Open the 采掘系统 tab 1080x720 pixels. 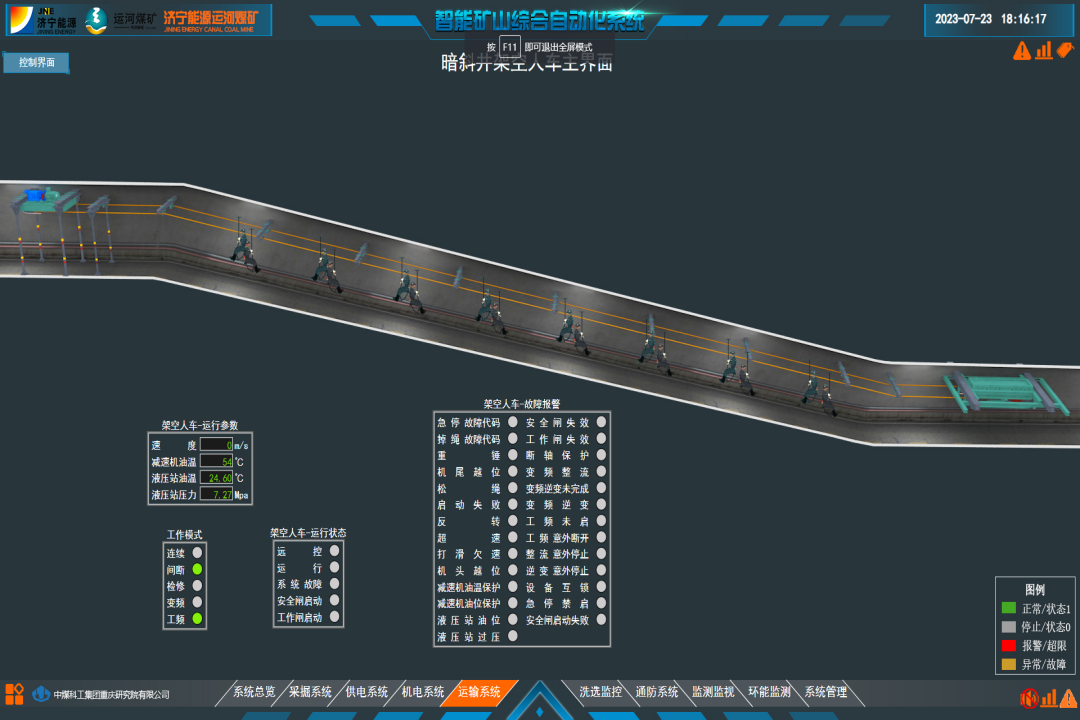point(310,692)
